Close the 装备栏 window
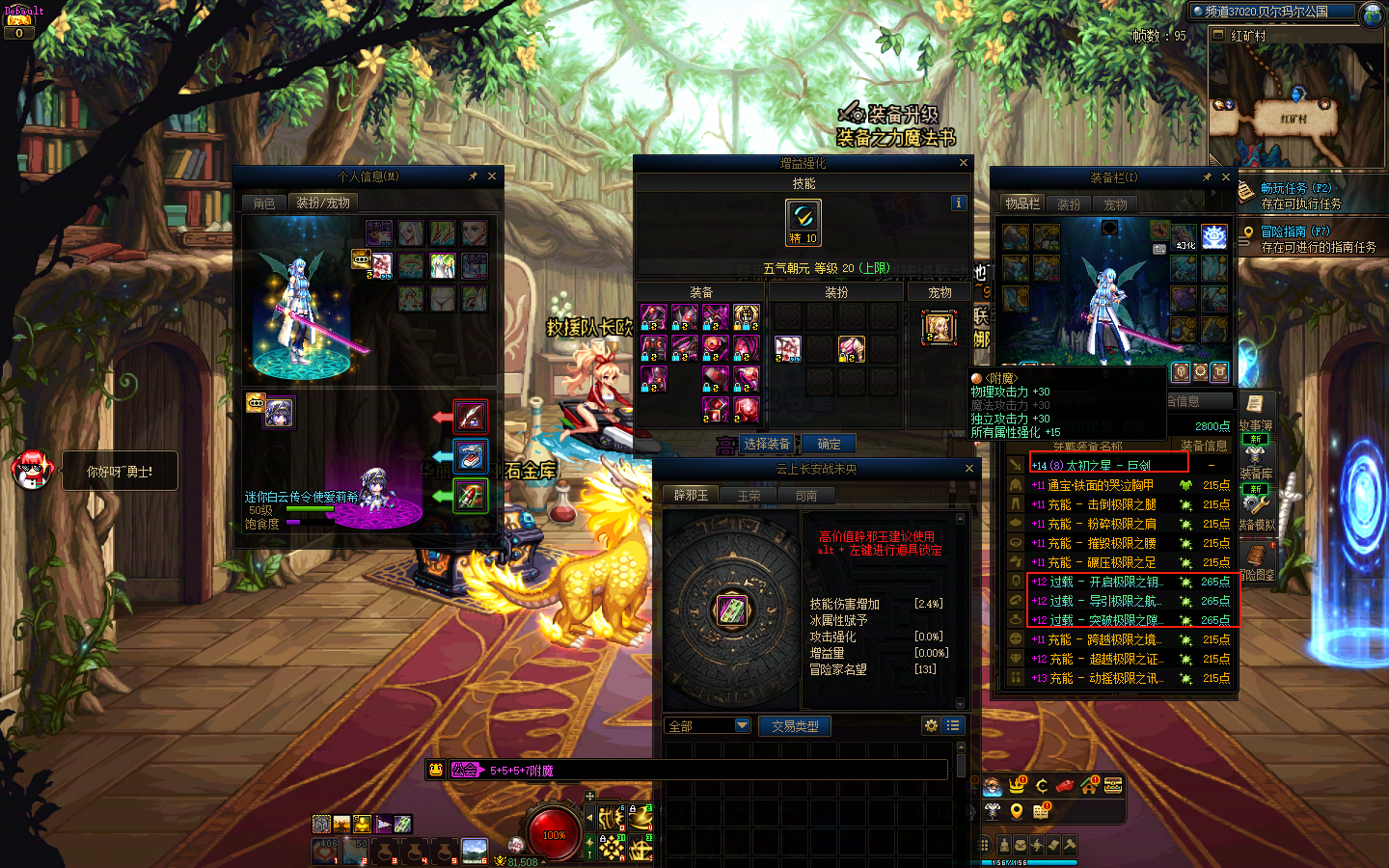The width and height of the screenshot is (1389, 868). (1226, 177)
